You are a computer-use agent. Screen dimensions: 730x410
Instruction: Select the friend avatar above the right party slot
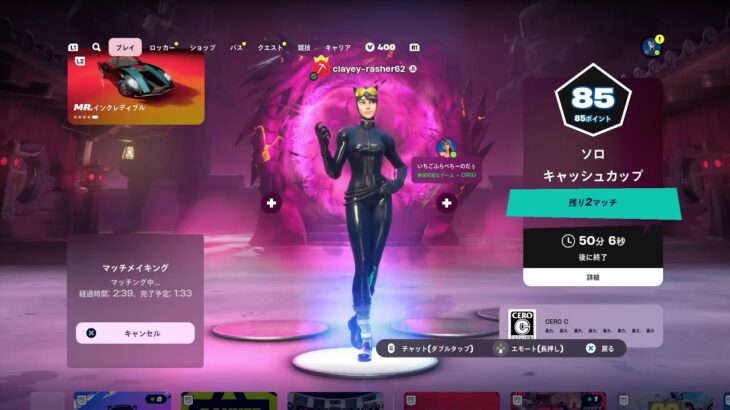pyautogui.click(x=446, y=149)
